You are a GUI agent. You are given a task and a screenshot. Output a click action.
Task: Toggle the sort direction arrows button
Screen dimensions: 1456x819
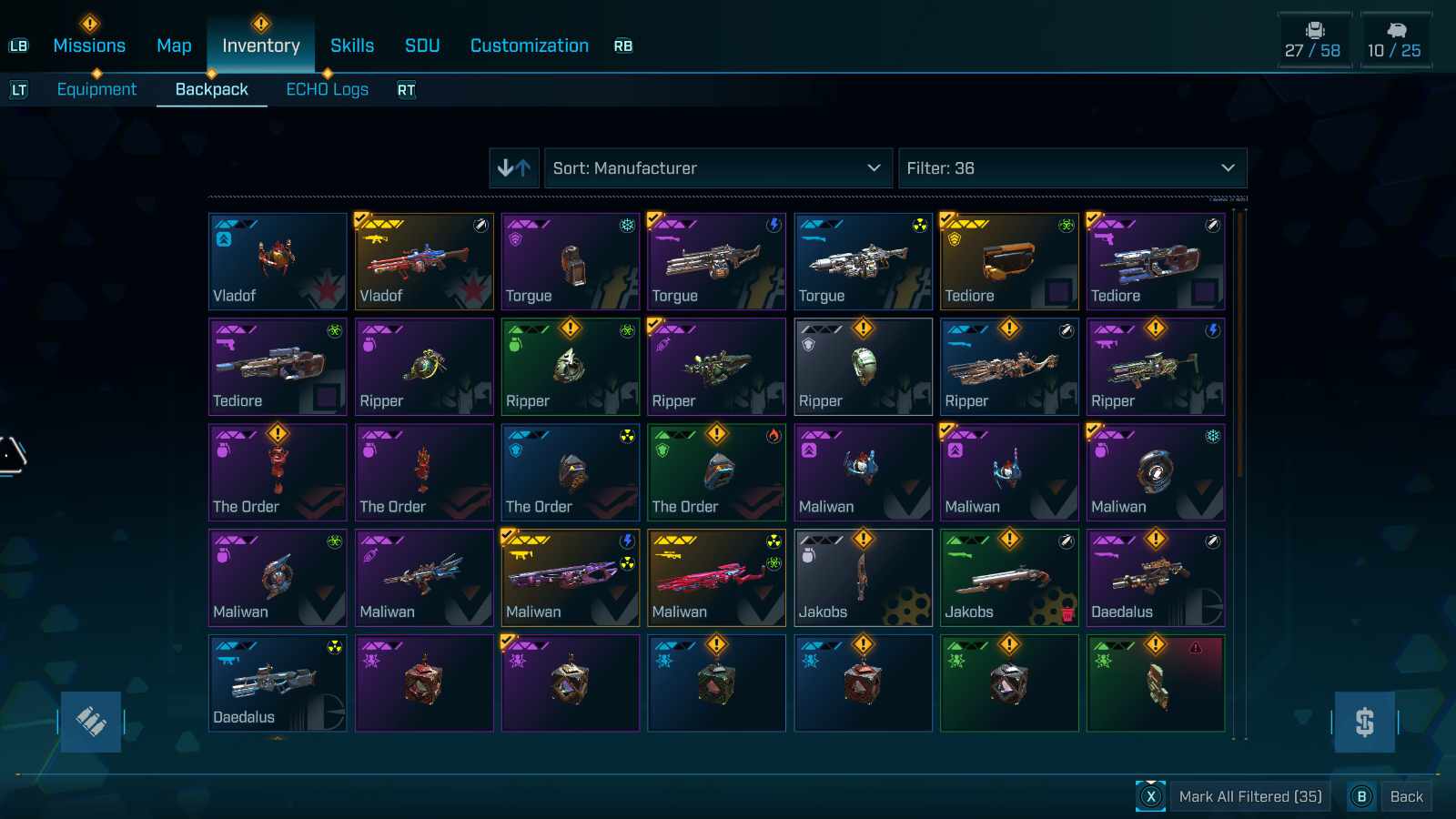[514, 168]
